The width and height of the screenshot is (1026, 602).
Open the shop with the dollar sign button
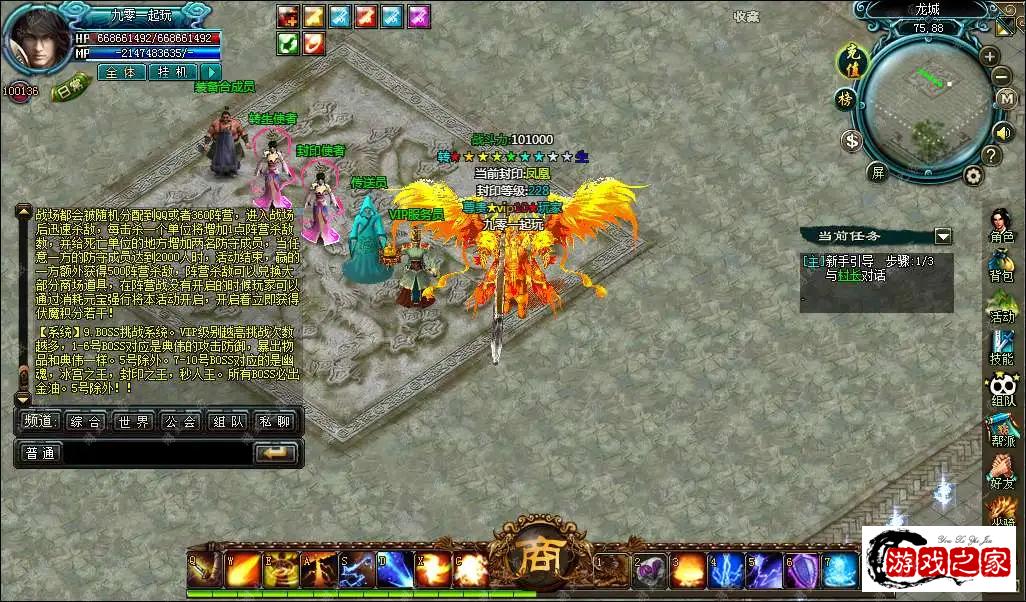click(x=851, y=141)
